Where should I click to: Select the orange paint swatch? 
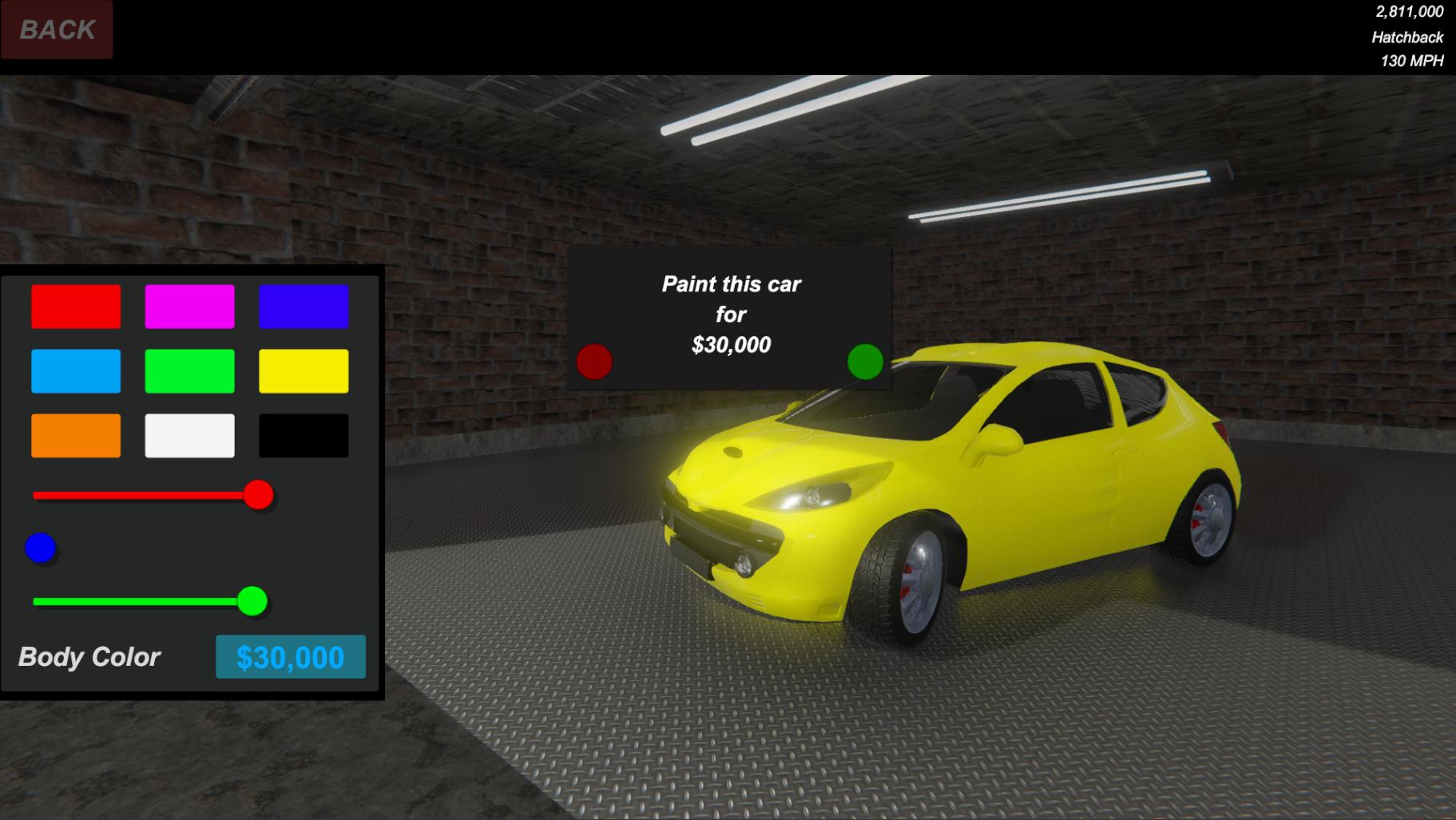click(x=75, y=435)
